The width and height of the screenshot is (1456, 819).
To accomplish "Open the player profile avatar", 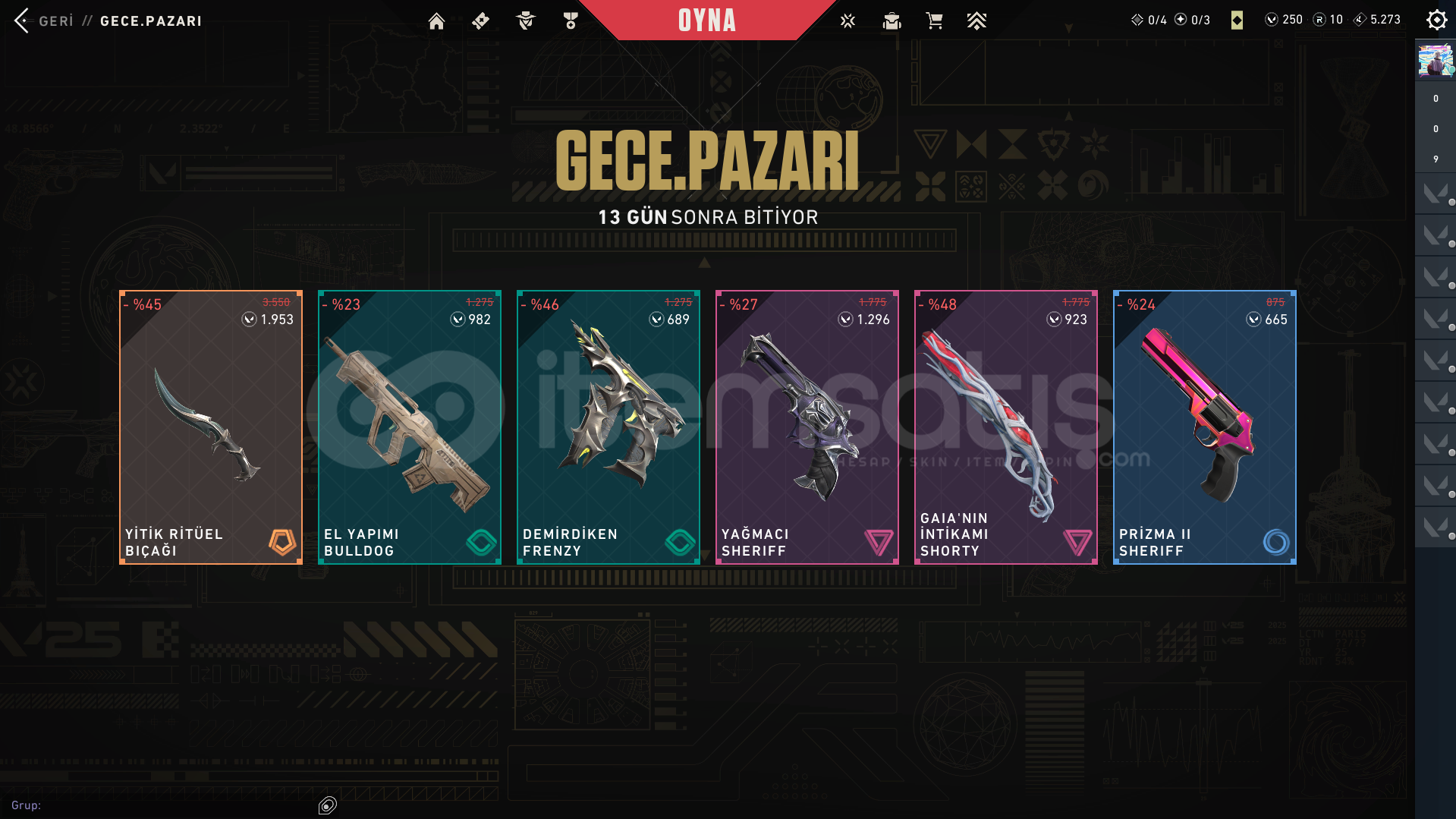I will coord(1436,61).
